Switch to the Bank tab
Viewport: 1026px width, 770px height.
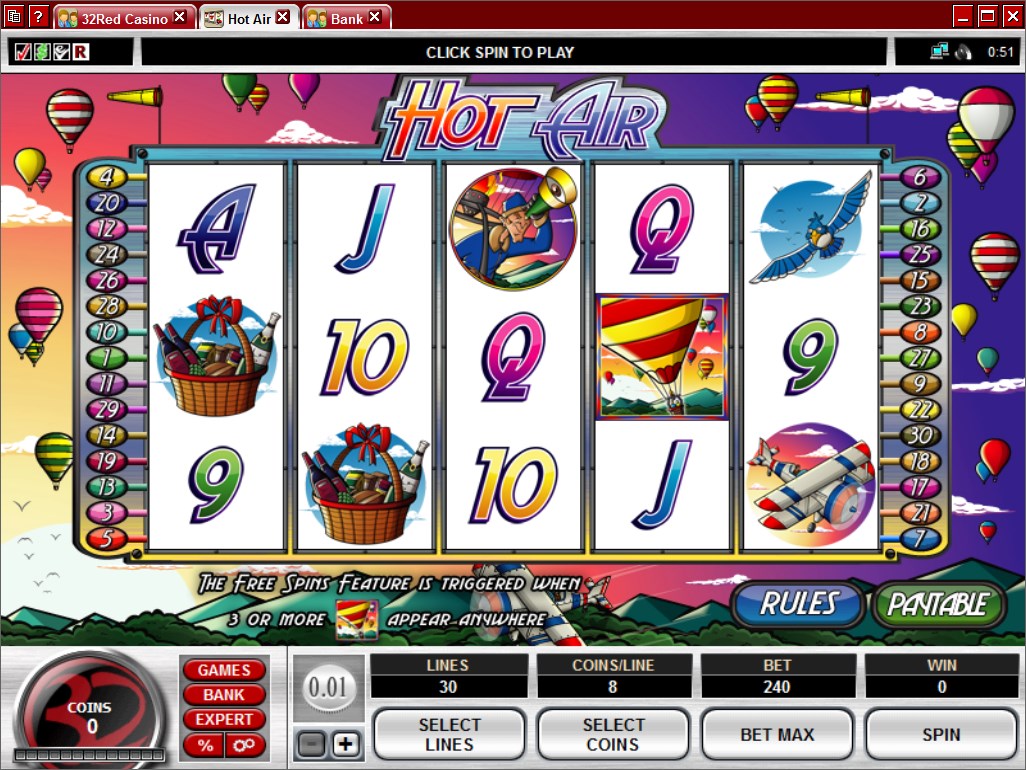[x=346, y=18]
